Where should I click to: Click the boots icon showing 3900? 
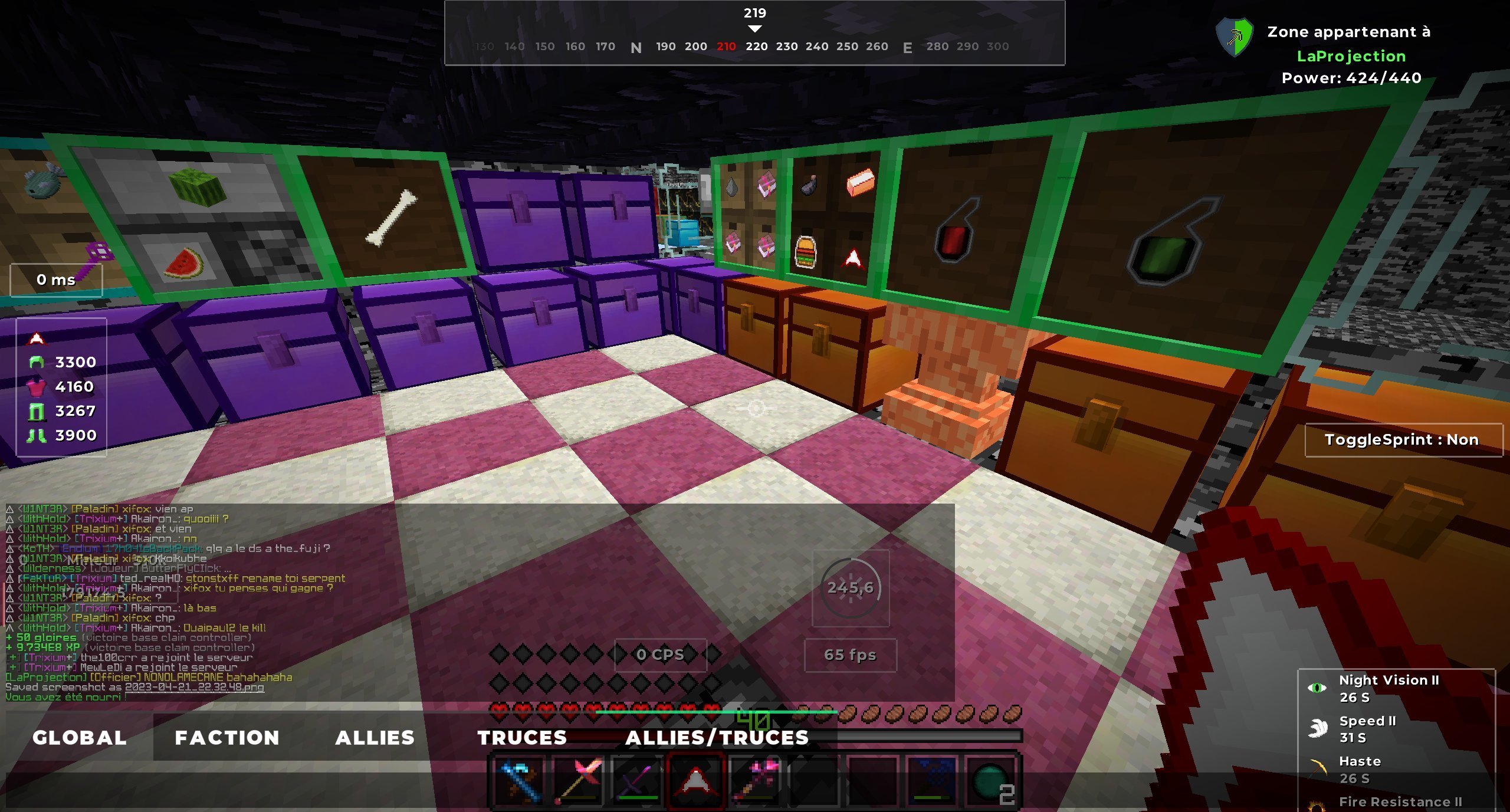pos(37,436)
